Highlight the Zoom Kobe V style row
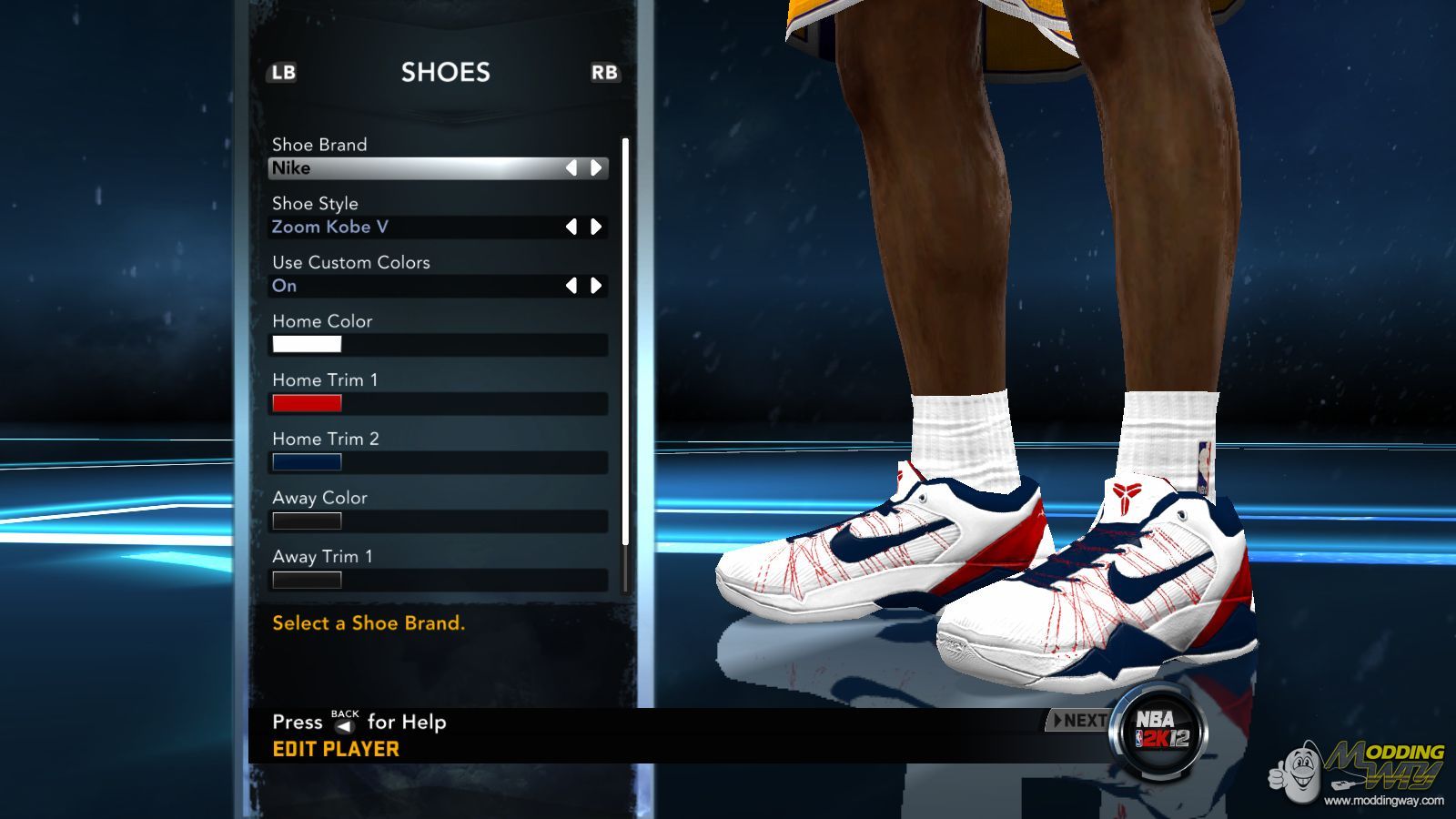Image resolution: width=1456 pixels, height=819 pixels. (409, 227)
